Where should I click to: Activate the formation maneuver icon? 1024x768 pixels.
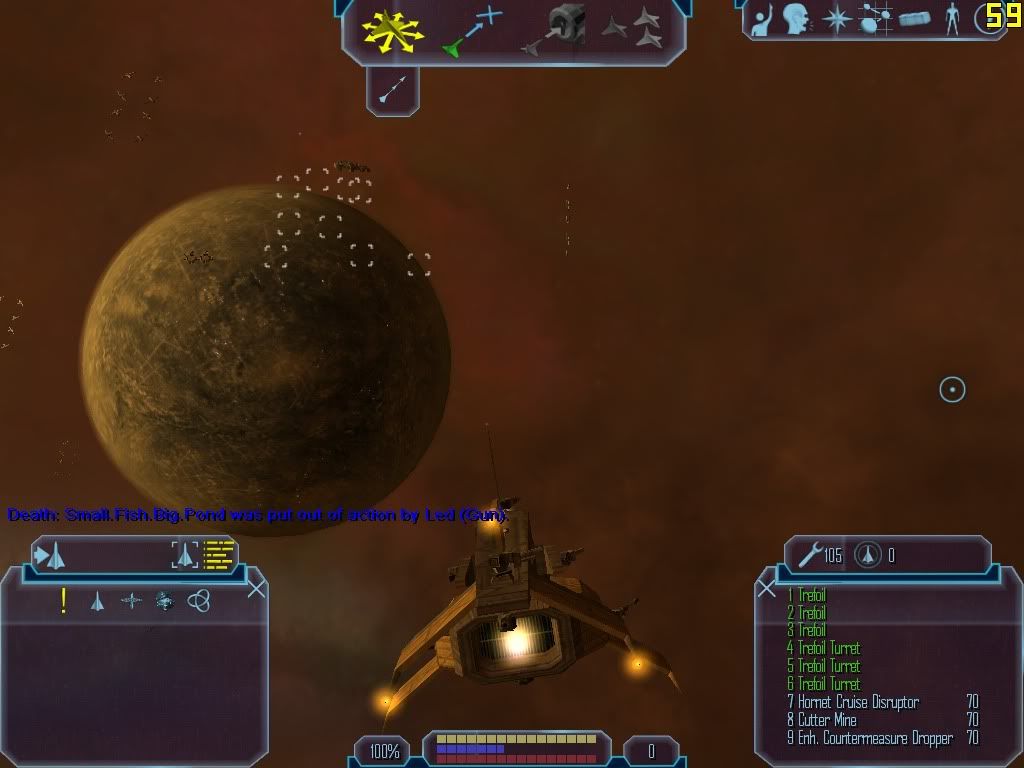pyautogui.click(x=634, y=29)
